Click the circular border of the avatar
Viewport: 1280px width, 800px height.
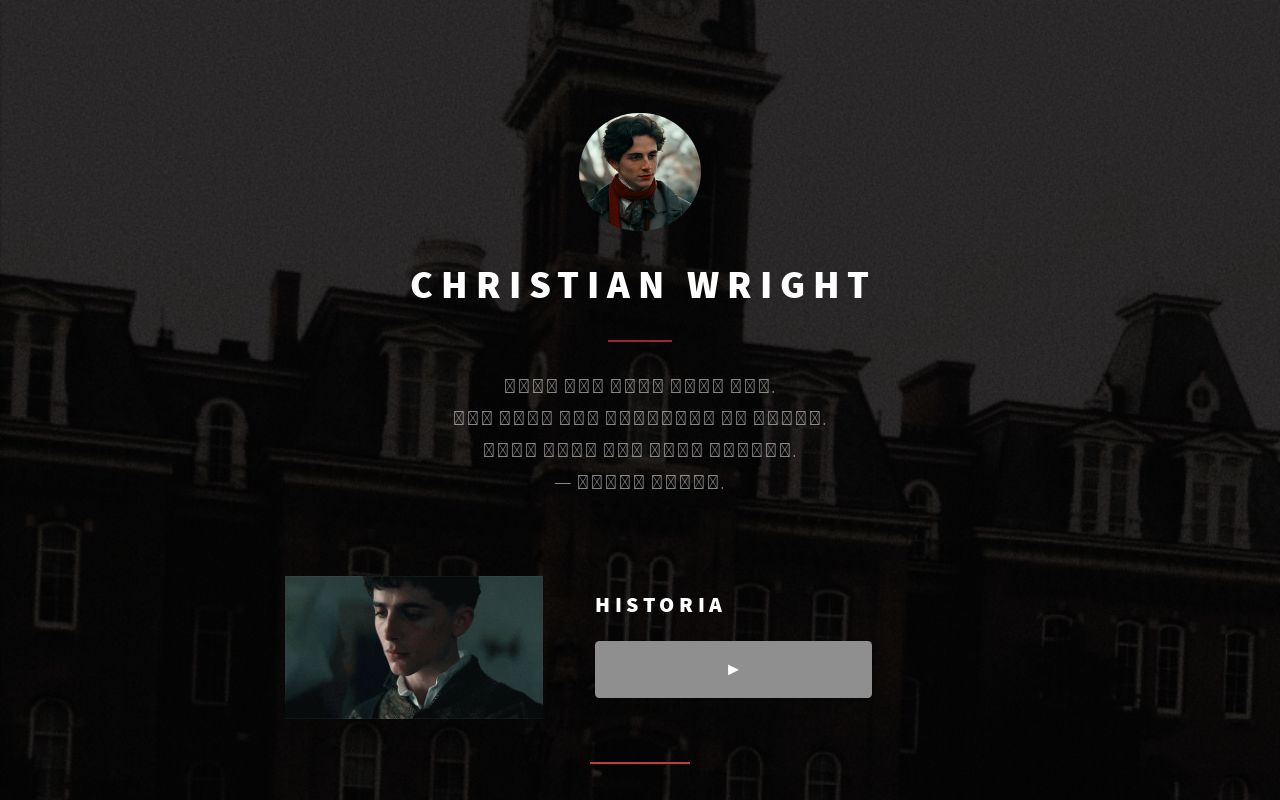(x=639, y=112)
